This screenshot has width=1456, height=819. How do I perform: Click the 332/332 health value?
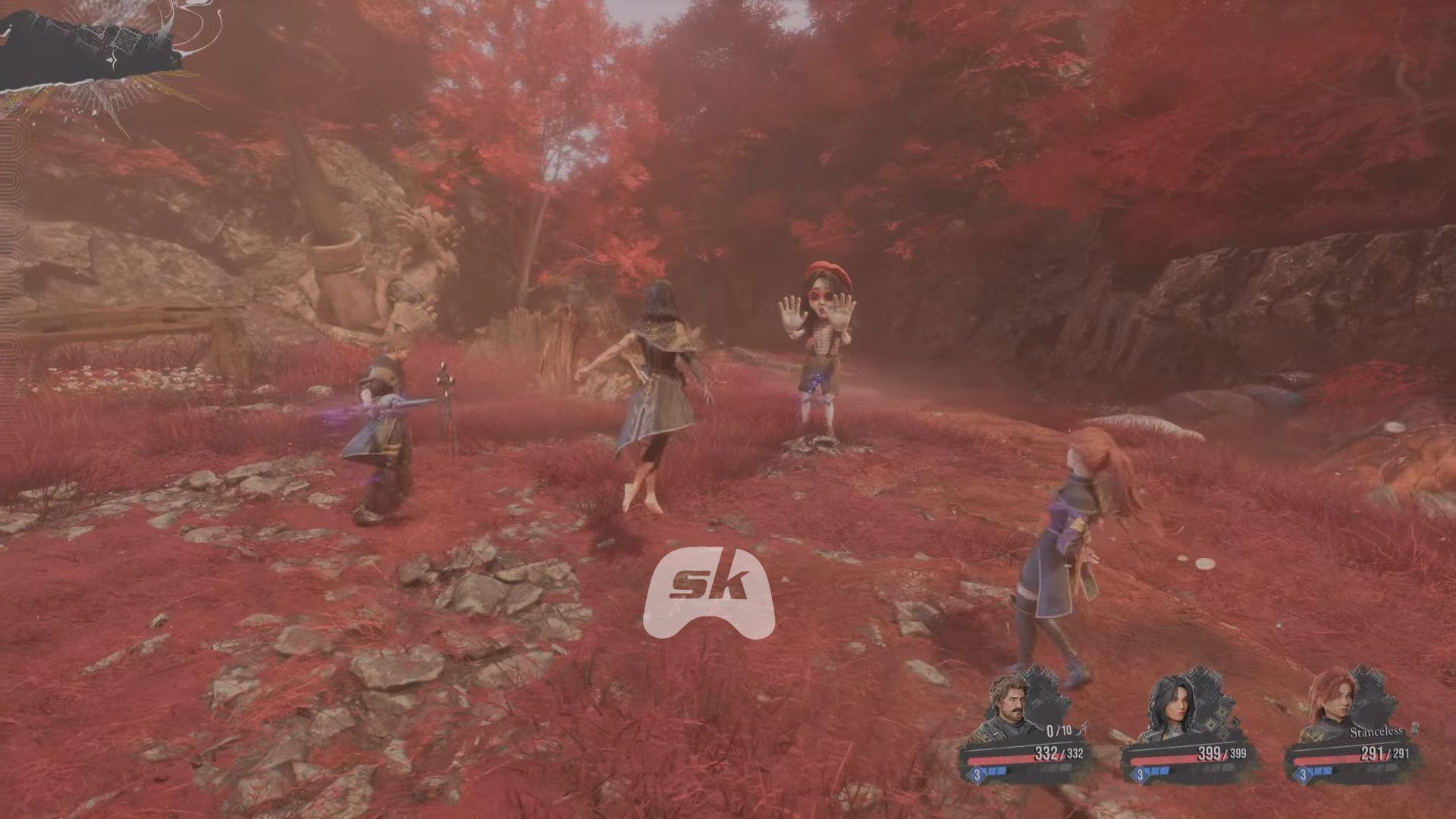coord(1059,752)
